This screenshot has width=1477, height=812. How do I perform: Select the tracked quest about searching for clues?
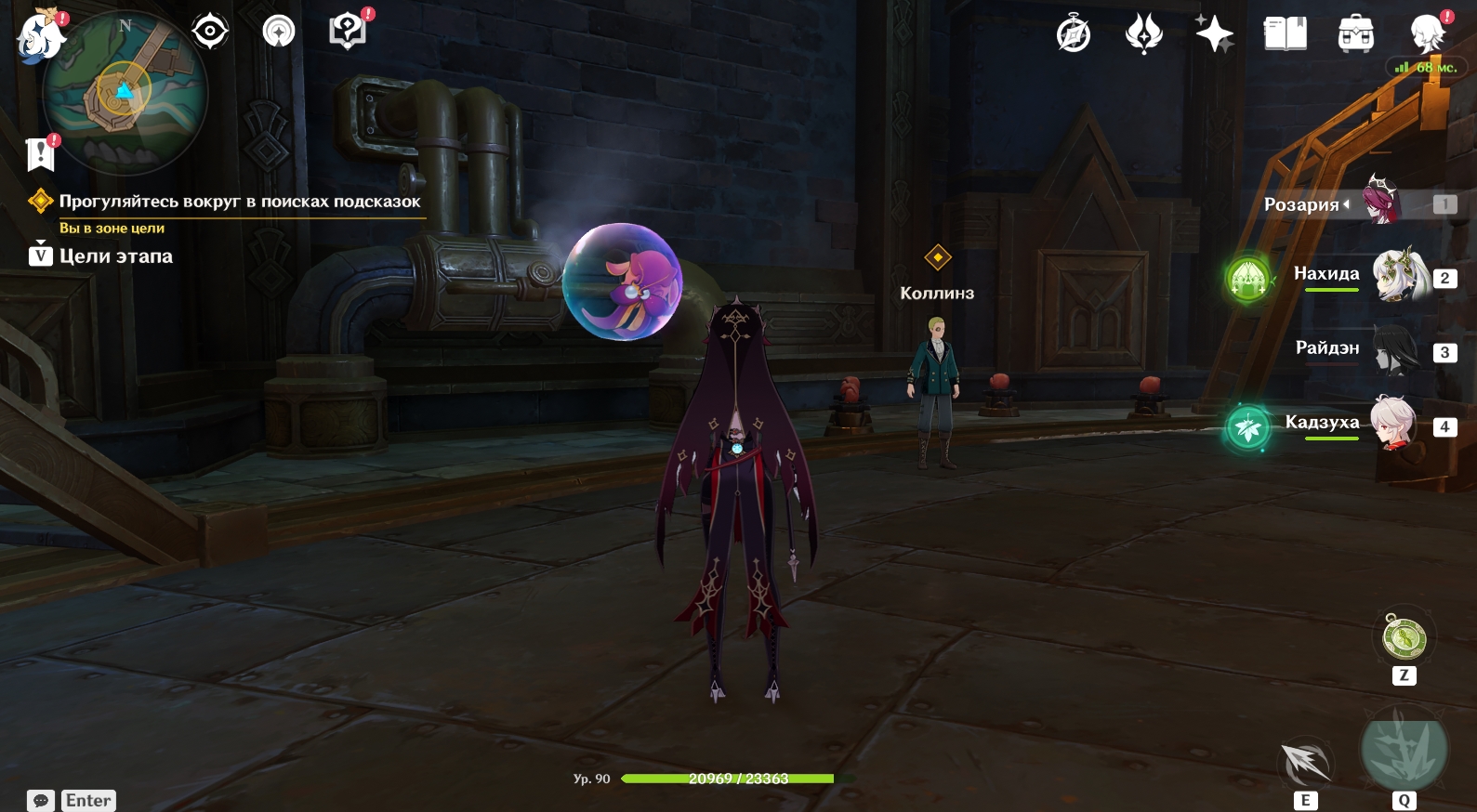[239, 202]
